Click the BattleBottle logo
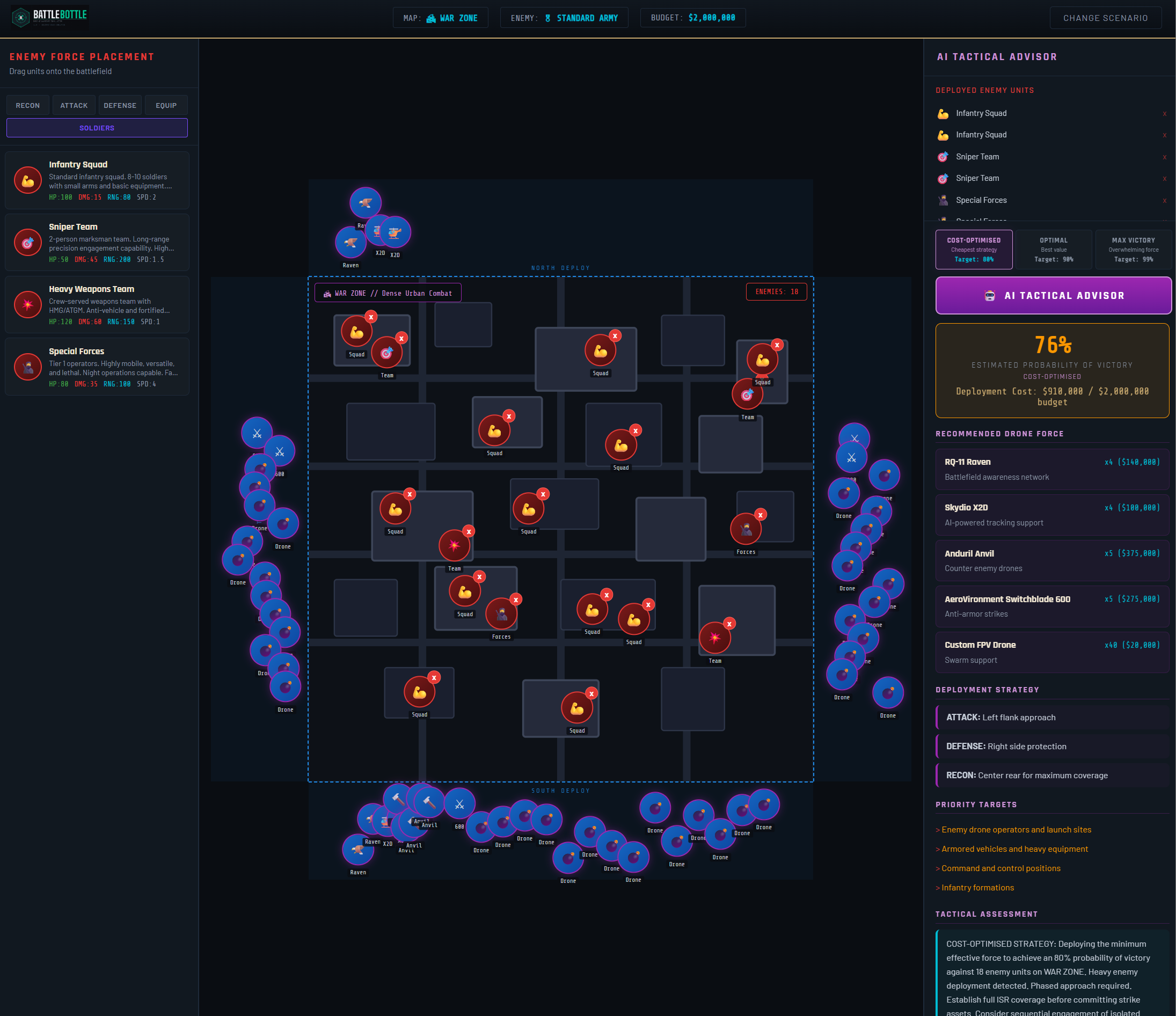The height and width of the screenshot is (1016, 1176). pyautogui.click(x=49, y=17)
